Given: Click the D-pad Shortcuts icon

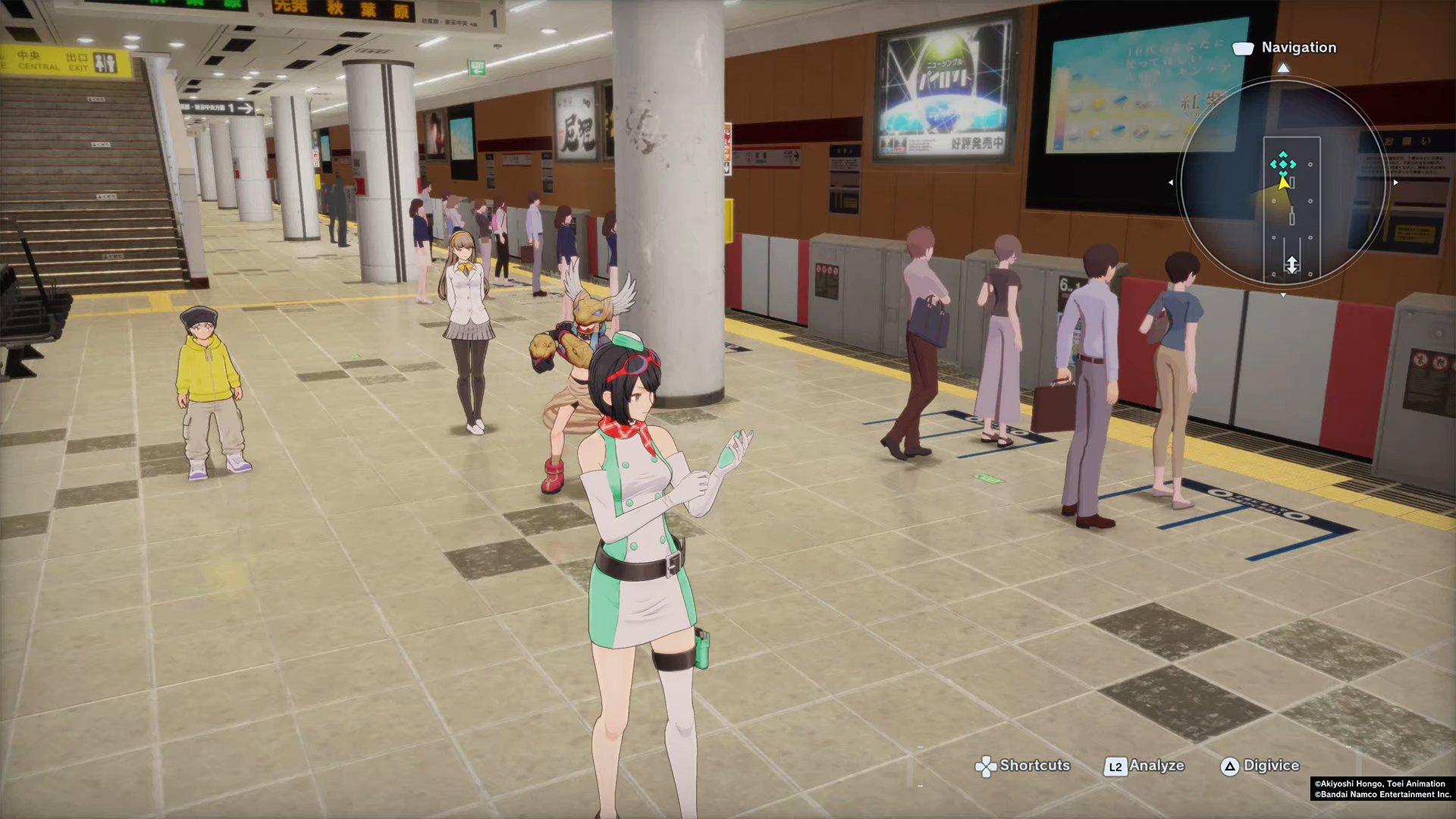Looking at the screenshot, I should 987,767.
